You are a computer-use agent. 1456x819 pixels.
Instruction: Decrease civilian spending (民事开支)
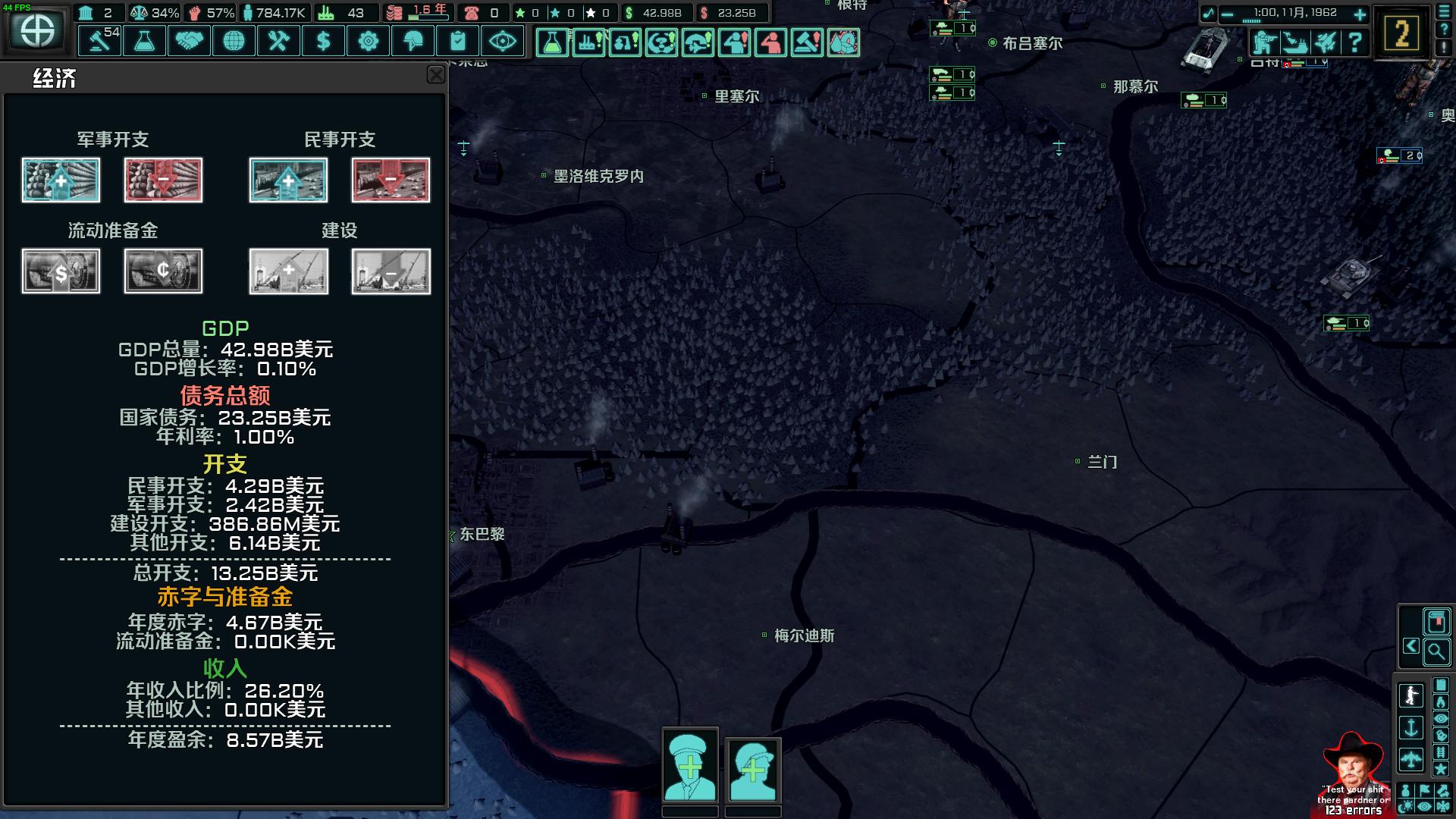click(391, 180)
